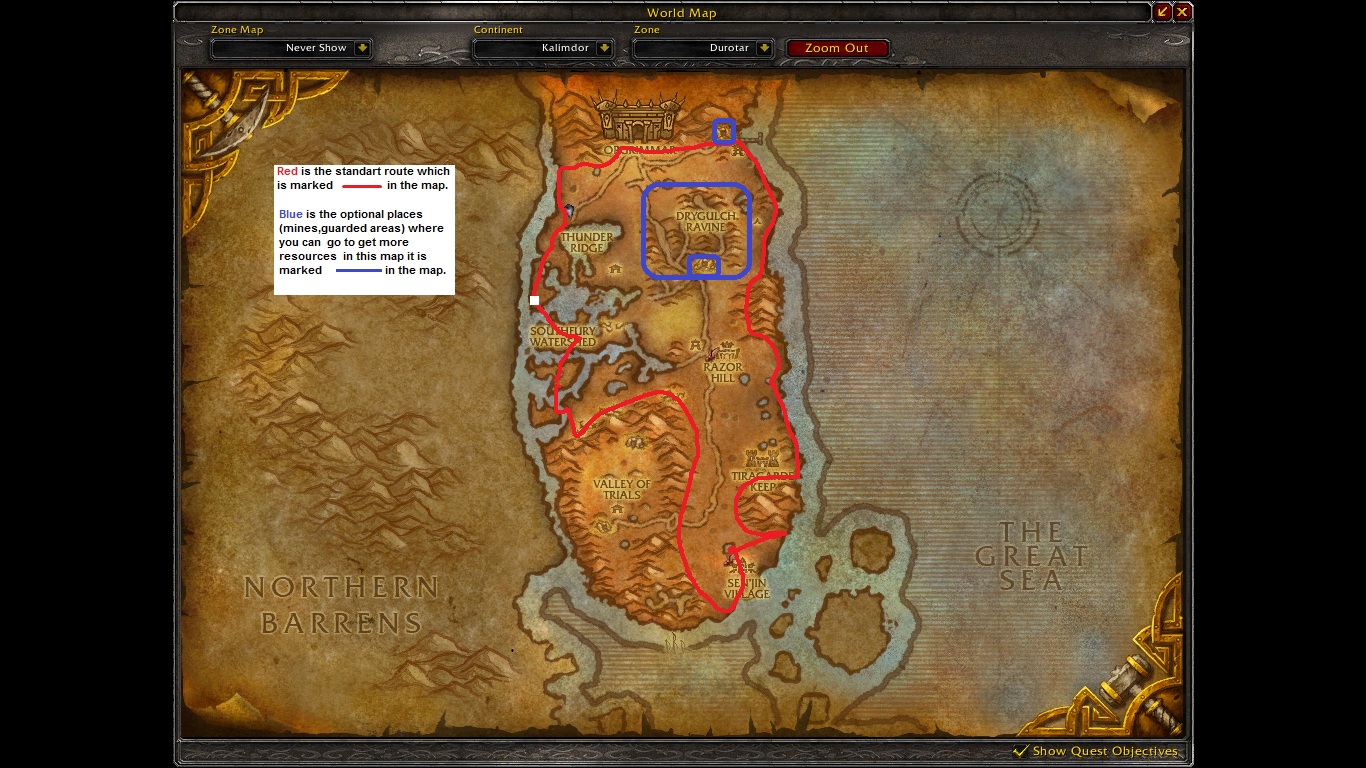Click the white square marker near Southfury Watershed
The image size is (1366, 768).
tap(533, 299)
